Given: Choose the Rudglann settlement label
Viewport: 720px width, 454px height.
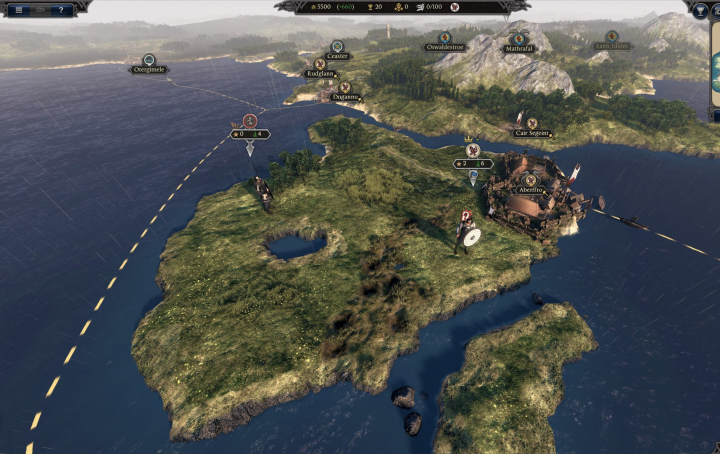Looking at the screenshot, I should tap(320, 73).
